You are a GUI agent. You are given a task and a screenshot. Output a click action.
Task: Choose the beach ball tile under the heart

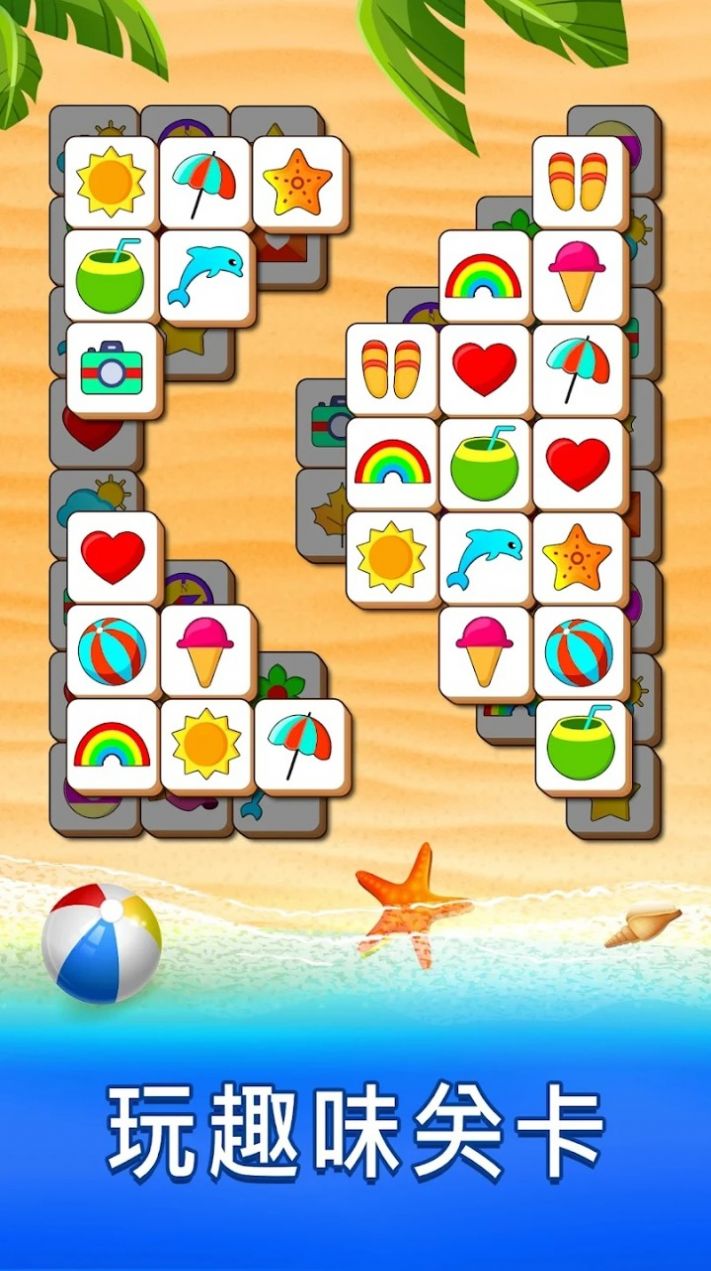pyautogui.click(x=112, y=651)
